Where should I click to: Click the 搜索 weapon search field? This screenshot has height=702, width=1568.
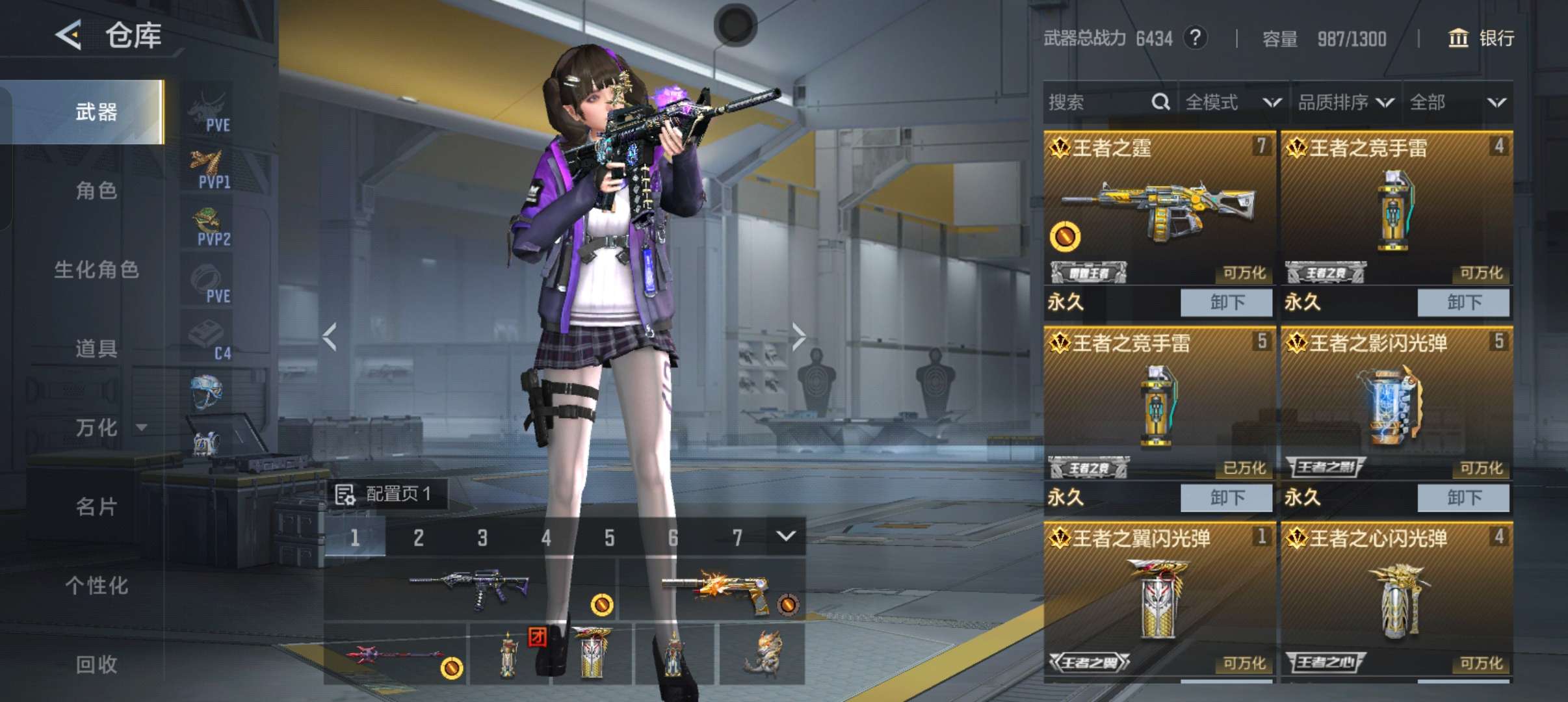(x=1099, y=102)
